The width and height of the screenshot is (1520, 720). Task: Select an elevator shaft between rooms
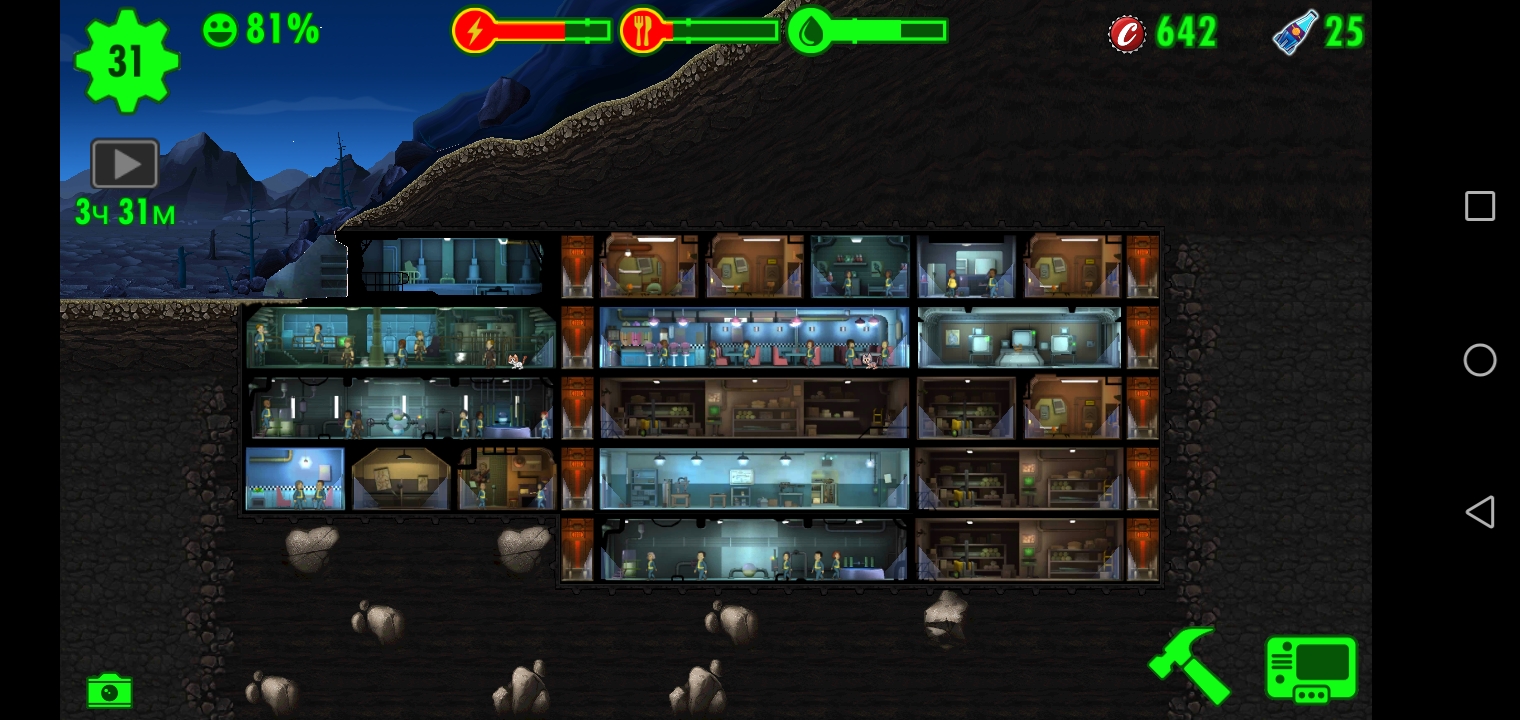(x=578, y=338)
